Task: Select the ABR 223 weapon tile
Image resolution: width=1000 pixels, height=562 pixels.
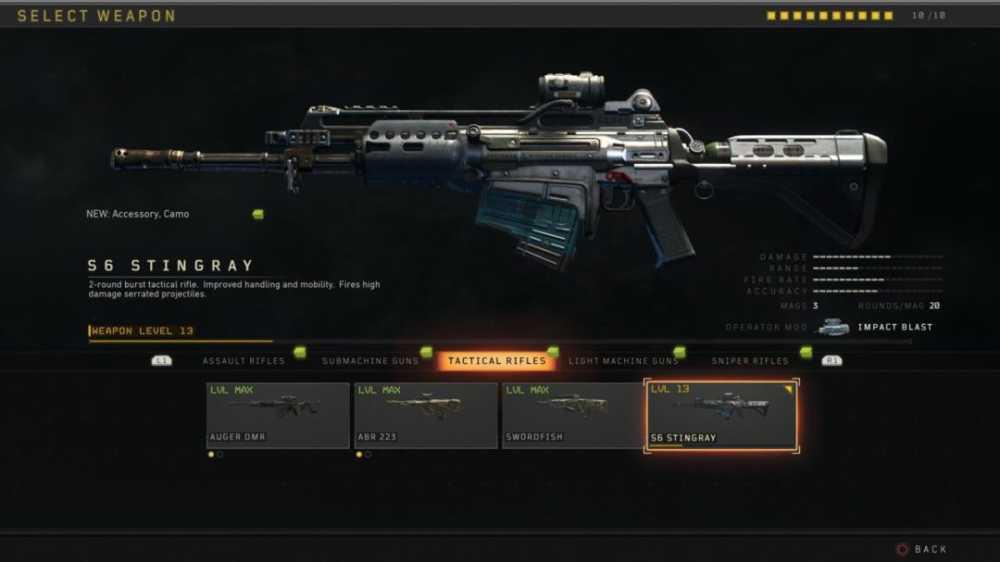Action: 426,415
